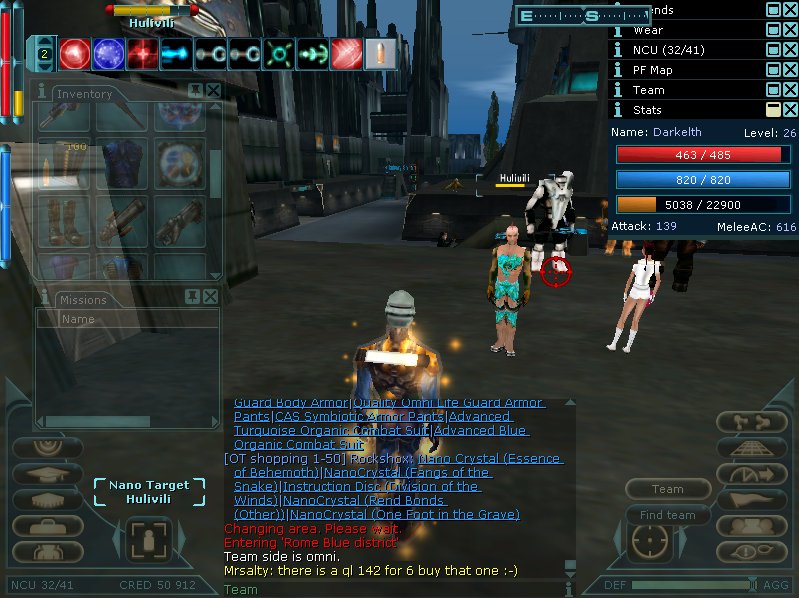The image size is (799, 598).
Task: Activate the red orb hotbar ability
Action: point(74,54)
